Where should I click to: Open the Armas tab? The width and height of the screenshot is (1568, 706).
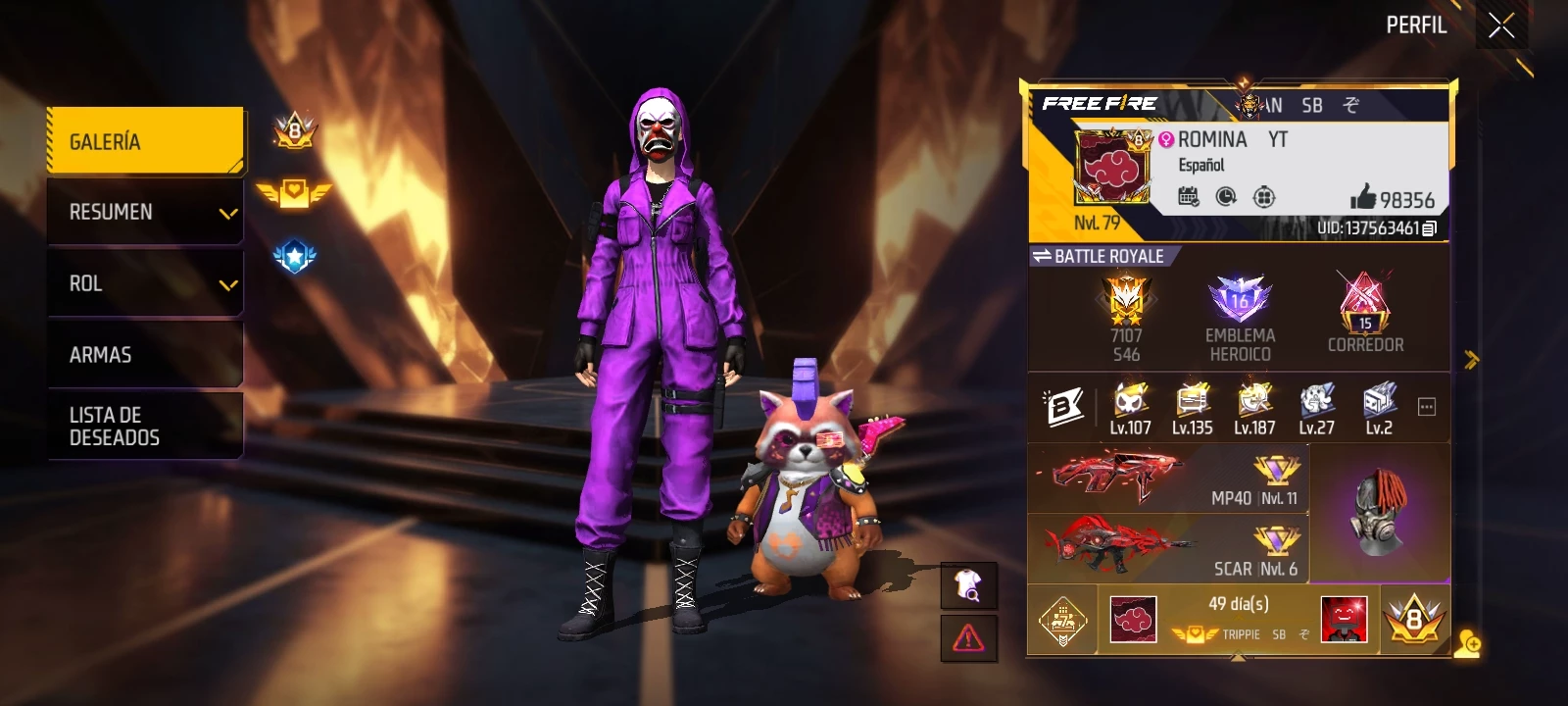tap(145, 355)
